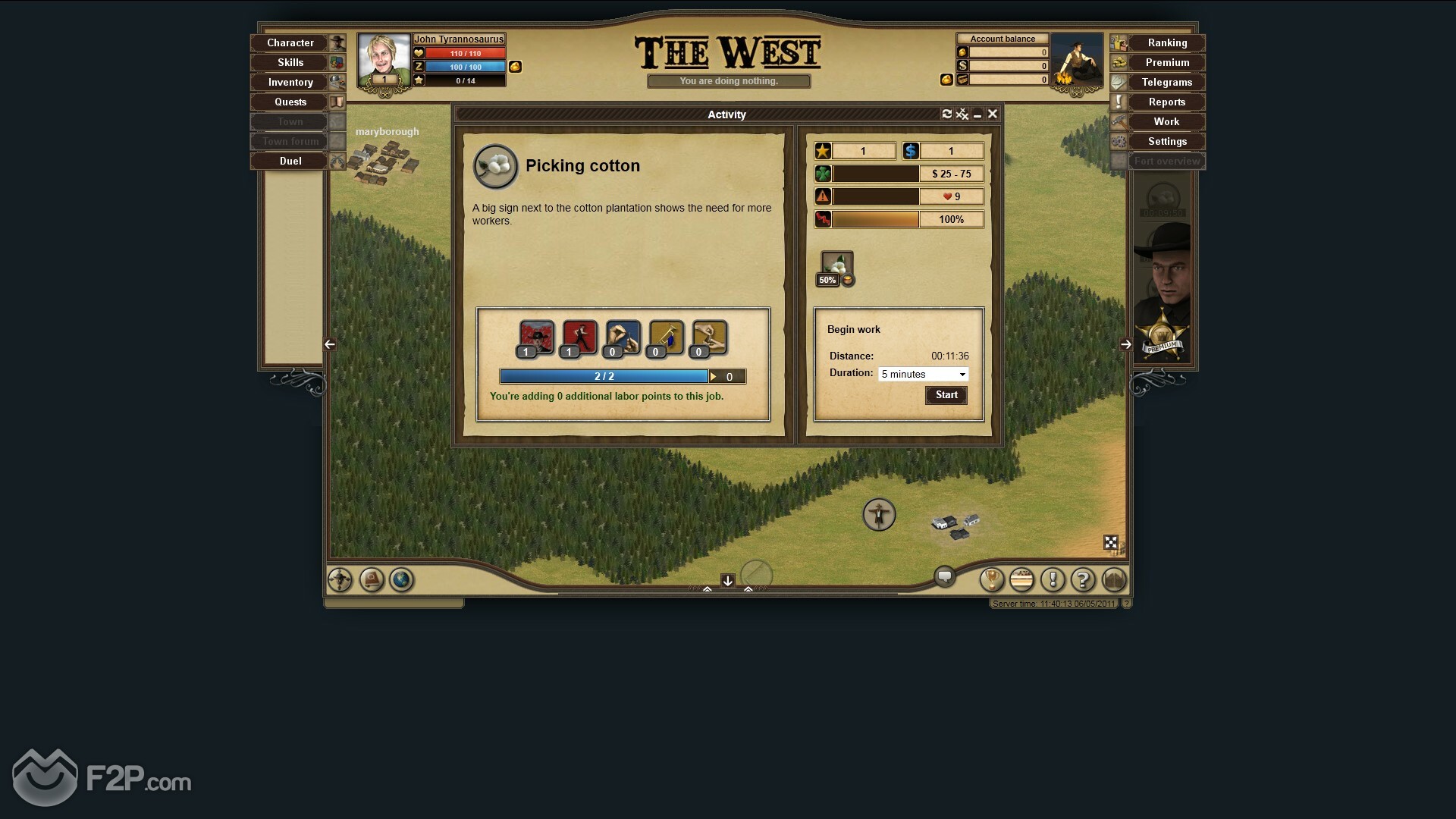The image size is (1456, 819).
Task: Minimize the Activity window
Action: (x=977, y=115)
